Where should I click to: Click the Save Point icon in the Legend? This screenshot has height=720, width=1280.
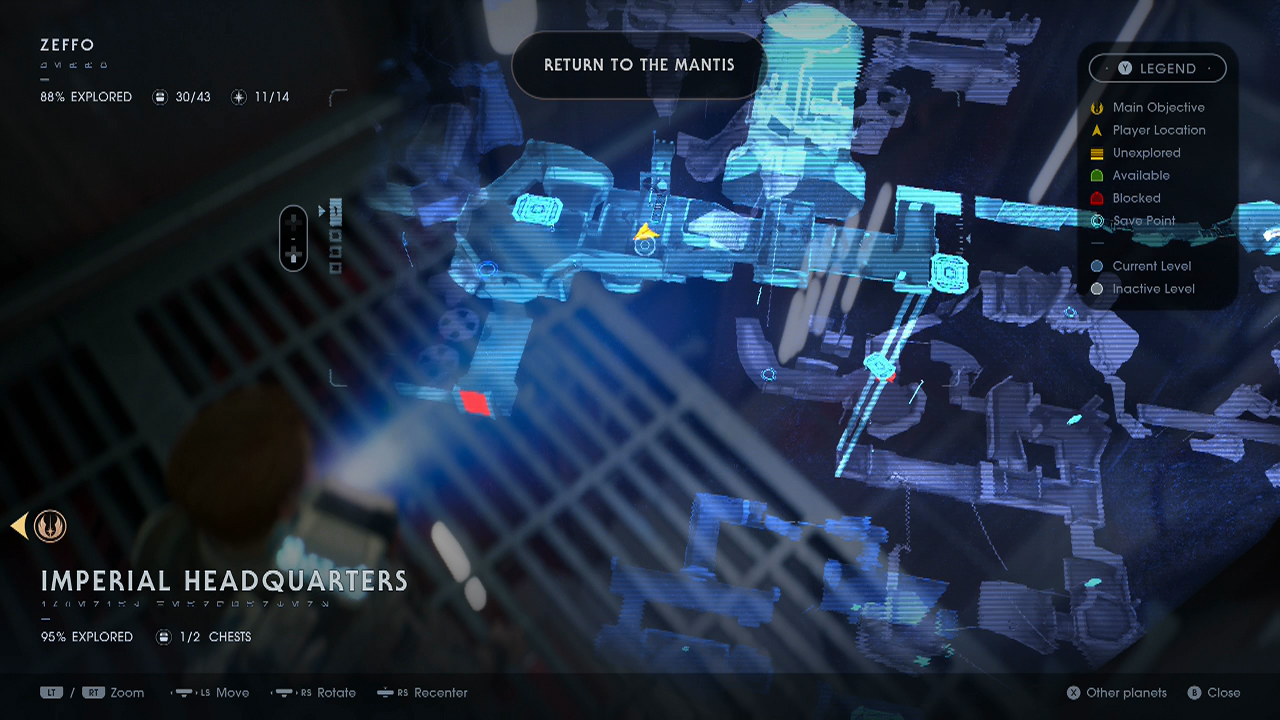pyautogui.click(x=1097, y=221)
